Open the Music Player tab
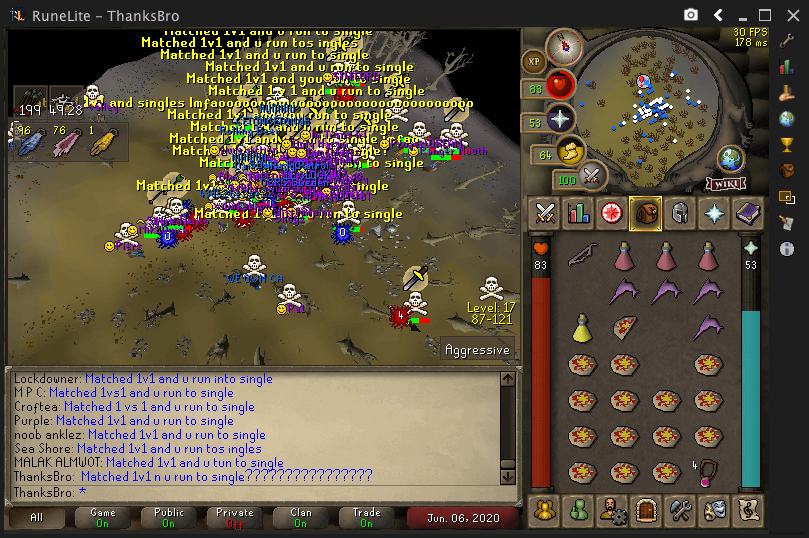The height and width of the screenshot is (538, 809). coord(746,510)
